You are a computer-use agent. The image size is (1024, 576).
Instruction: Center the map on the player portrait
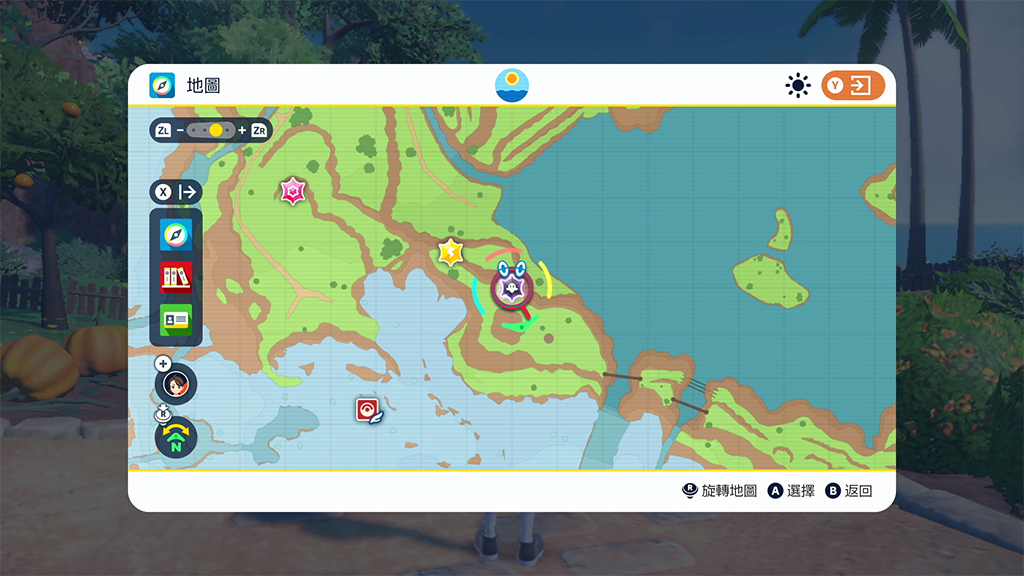pyautogui.click(x=177, y=383)
